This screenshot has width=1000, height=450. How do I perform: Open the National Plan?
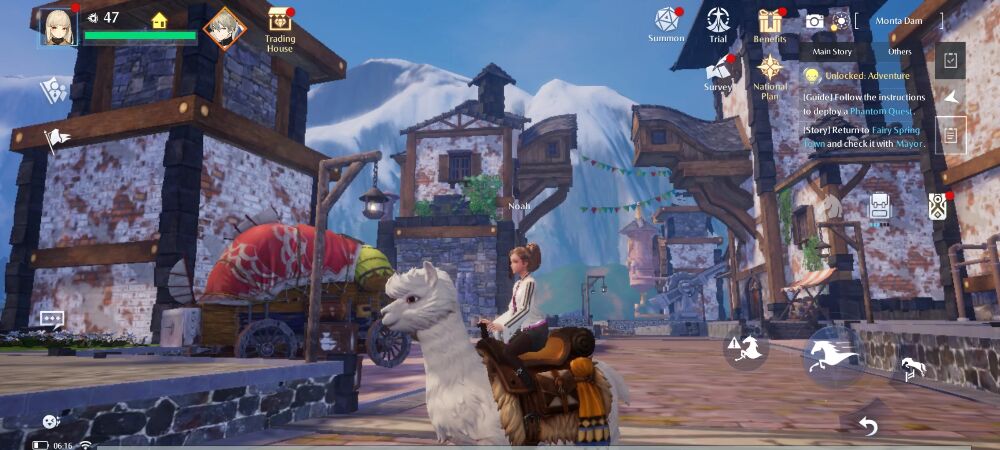click(x=769, y=74)
